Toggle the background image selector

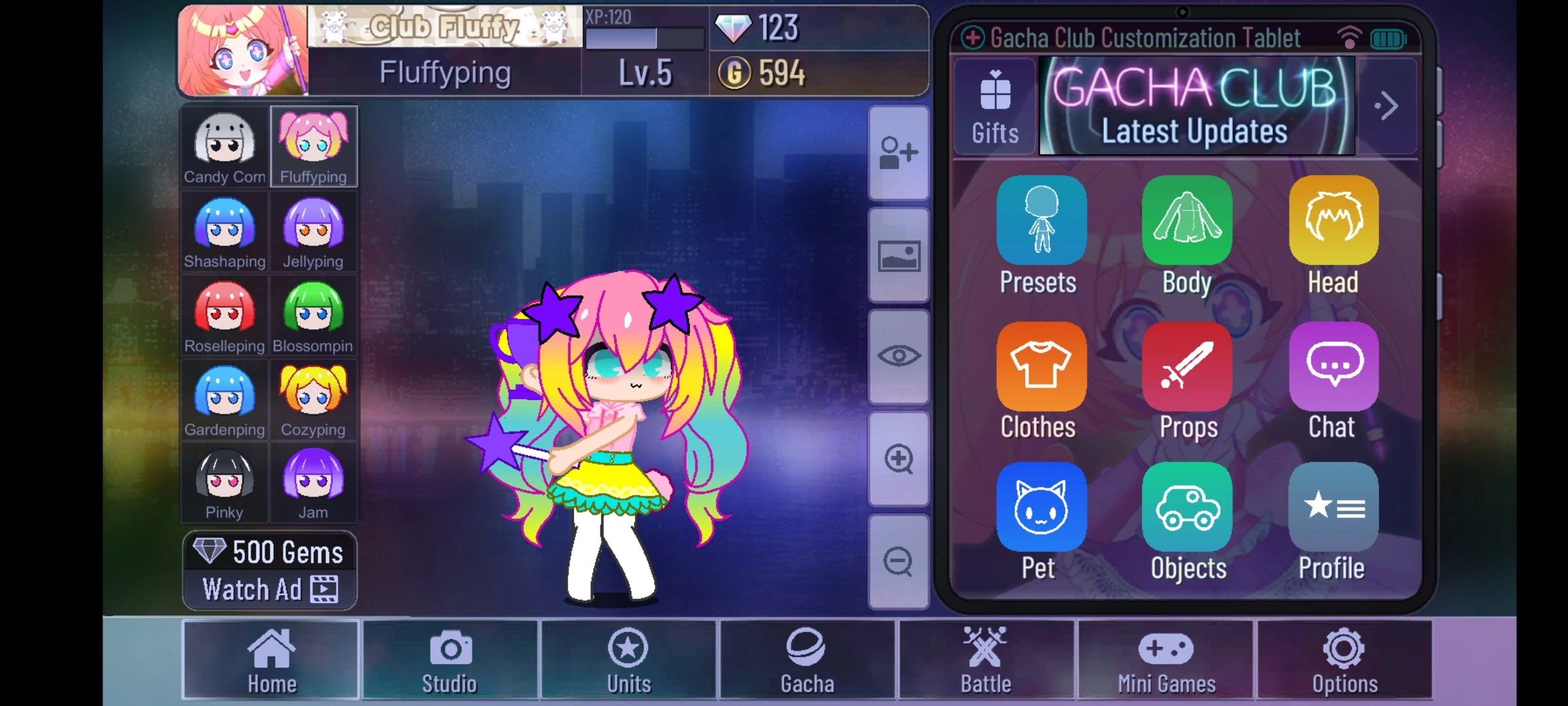tap(898, 255)
